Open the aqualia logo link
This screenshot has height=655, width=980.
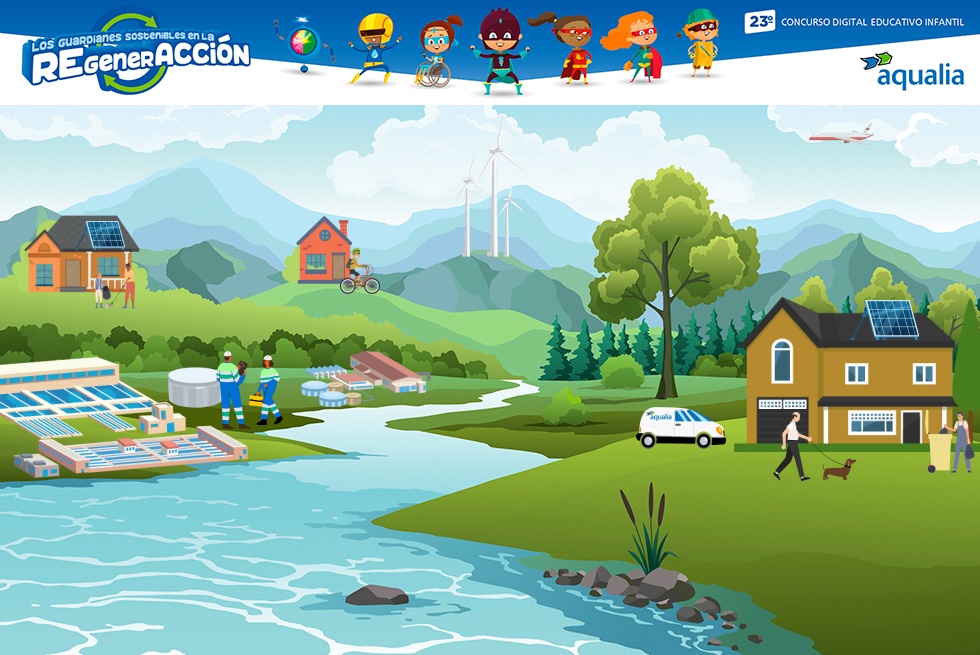coord(911,71)
